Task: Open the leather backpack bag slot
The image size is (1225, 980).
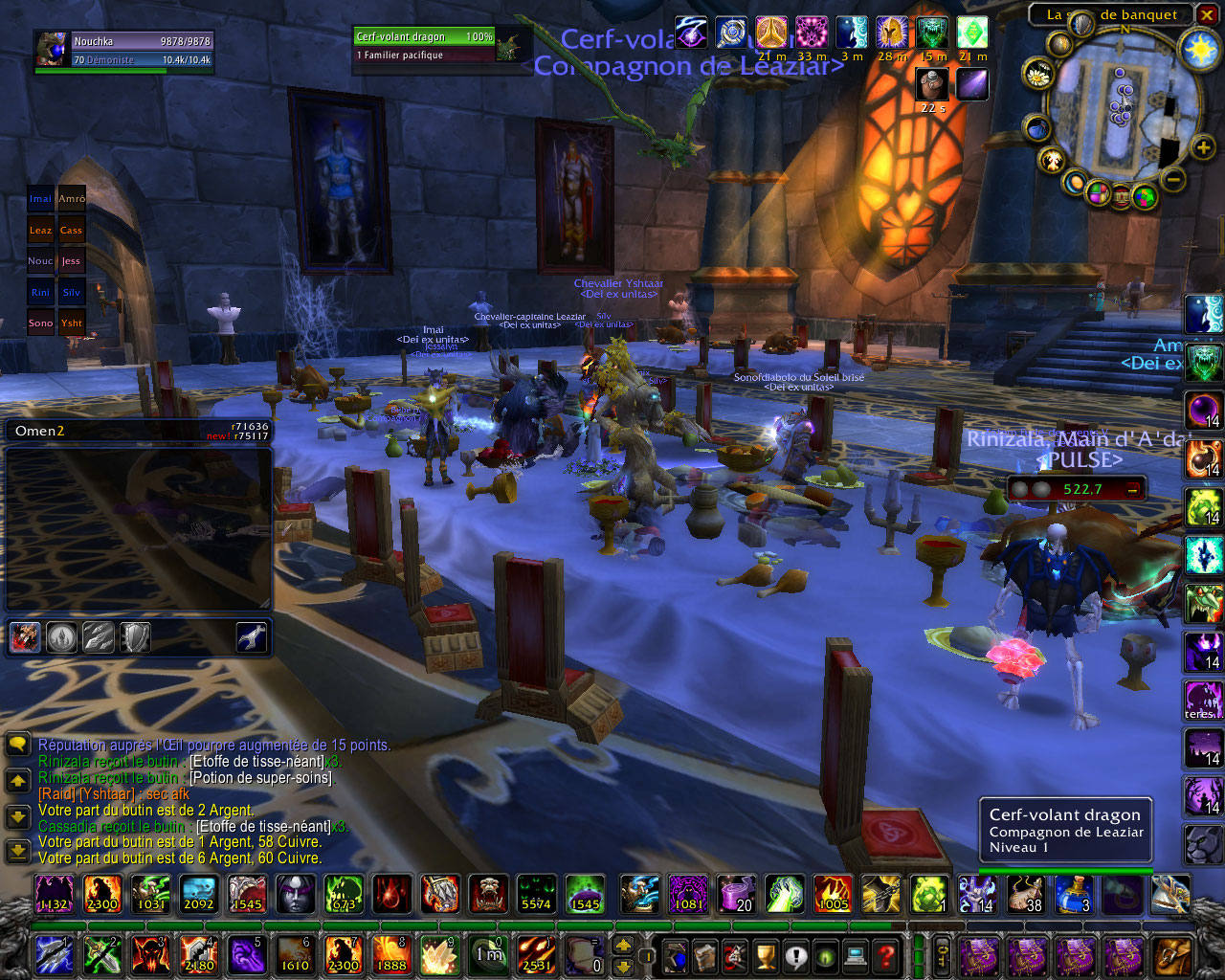Action: click(1172, 955)
